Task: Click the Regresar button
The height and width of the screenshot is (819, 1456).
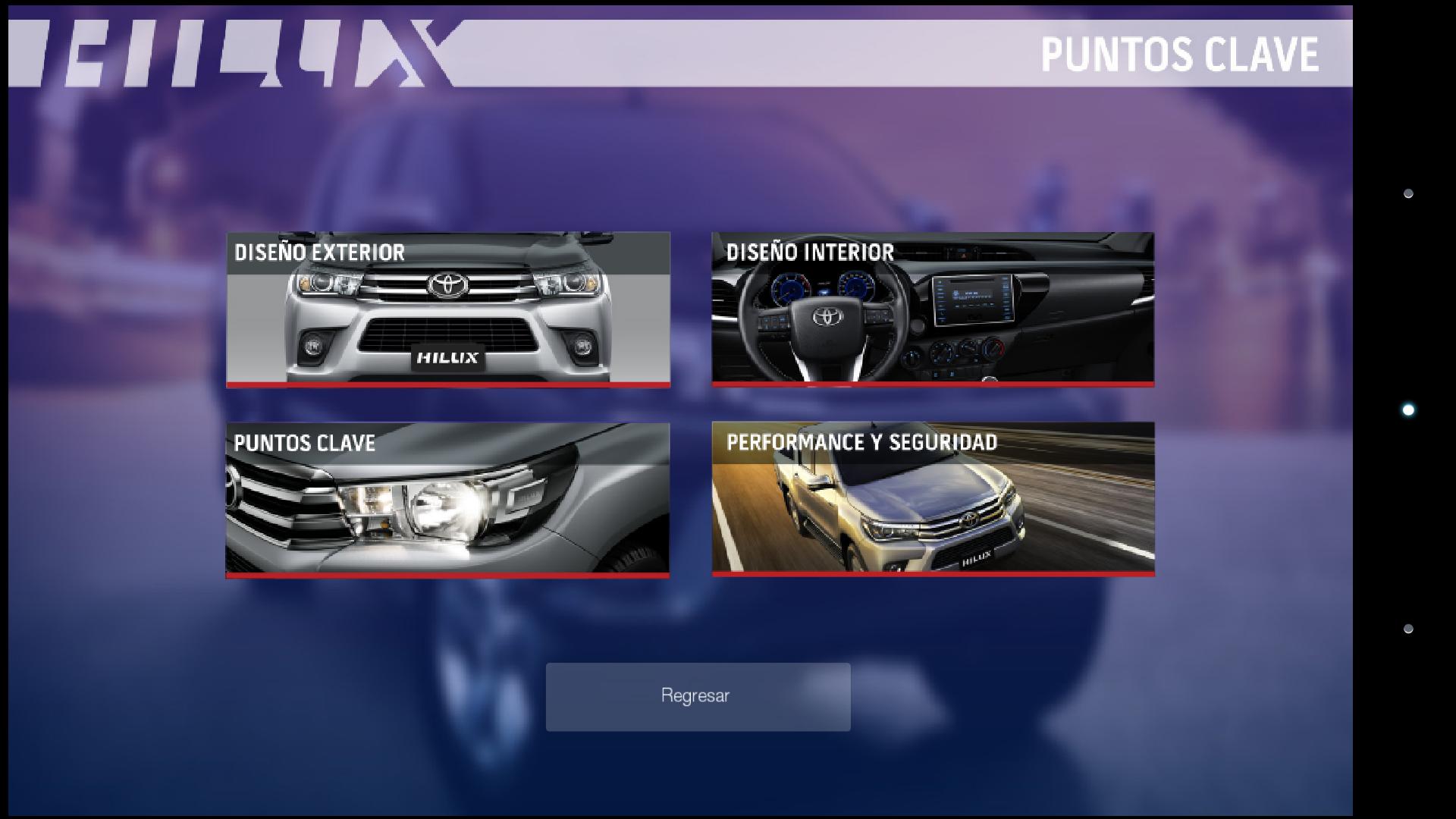Action: (x=698, y=695)
